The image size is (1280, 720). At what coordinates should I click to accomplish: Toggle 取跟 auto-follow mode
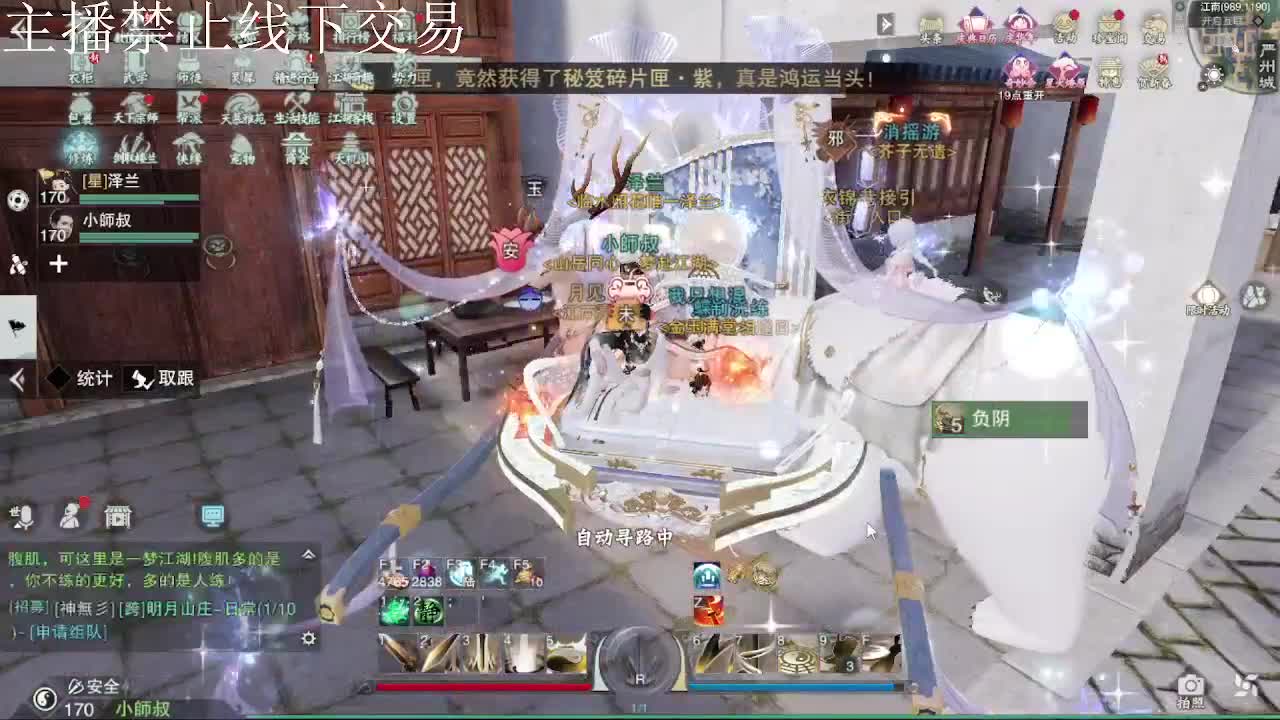pyautogui.click(x=163, y=380)
